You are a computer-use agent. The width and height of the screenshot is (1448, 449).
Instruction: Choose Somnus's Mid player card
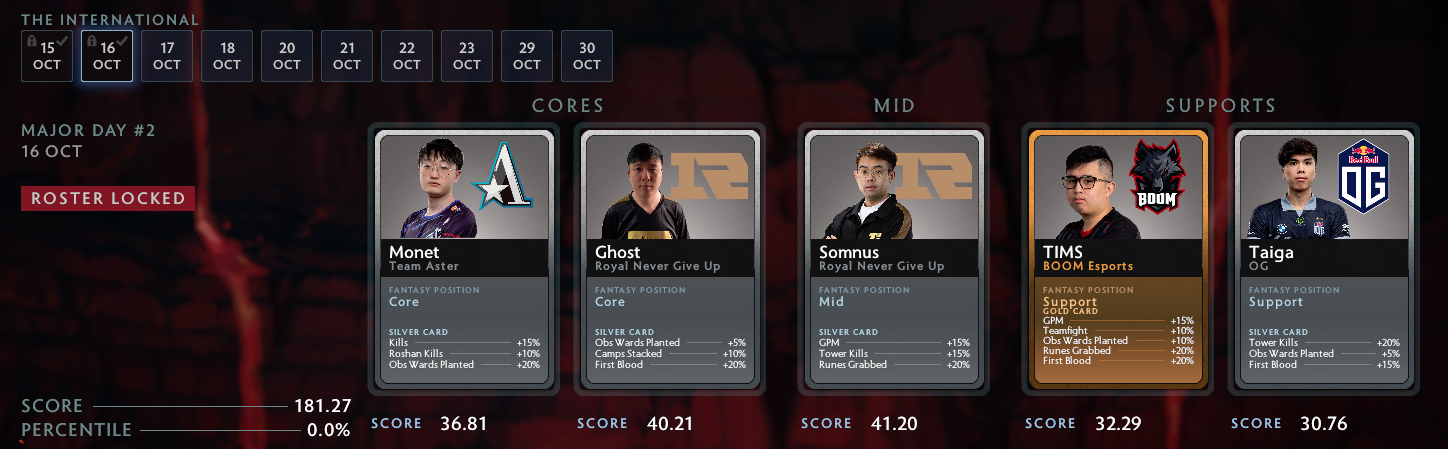click(x=894, y=258)
